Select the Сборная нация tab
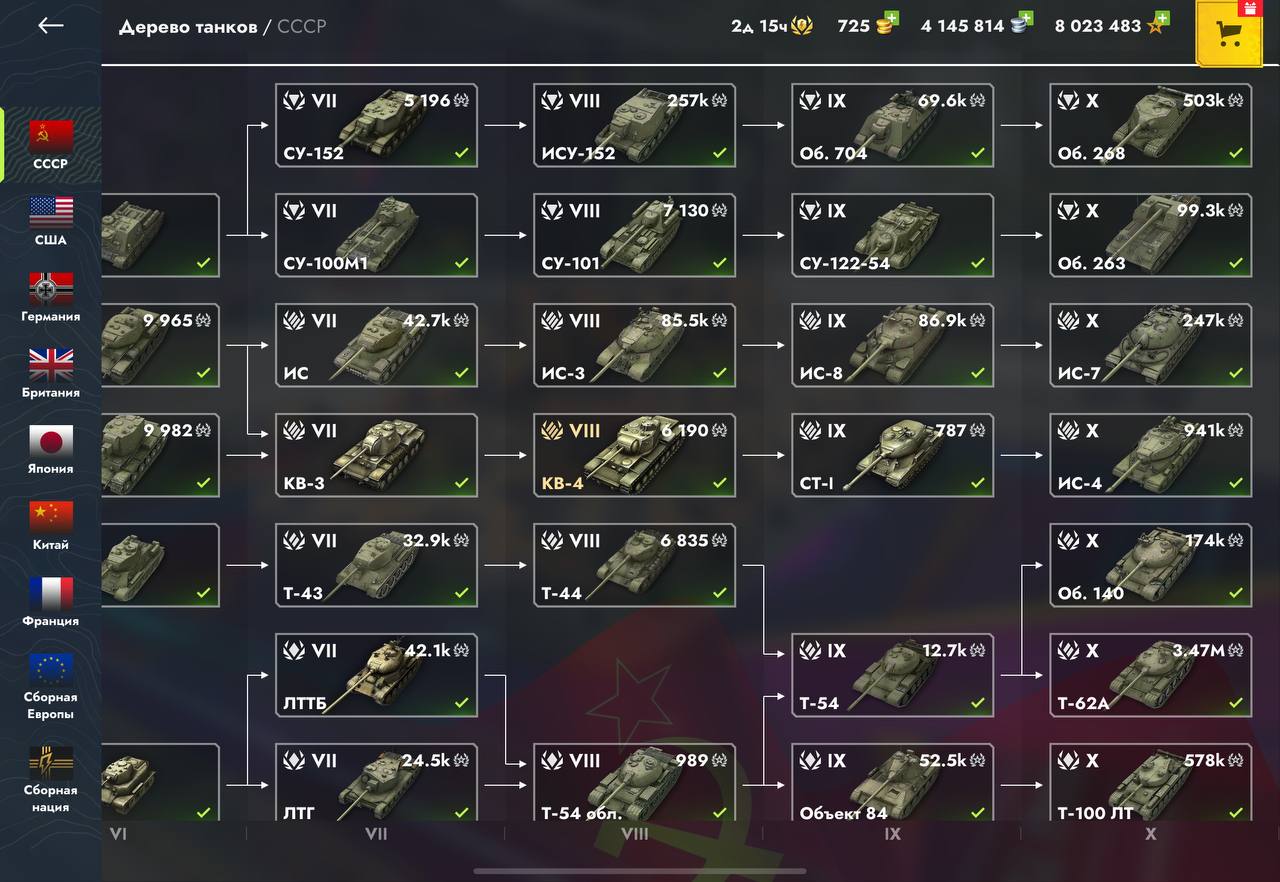This screenshot has width=1280, height=882. [x=51, y=779]
